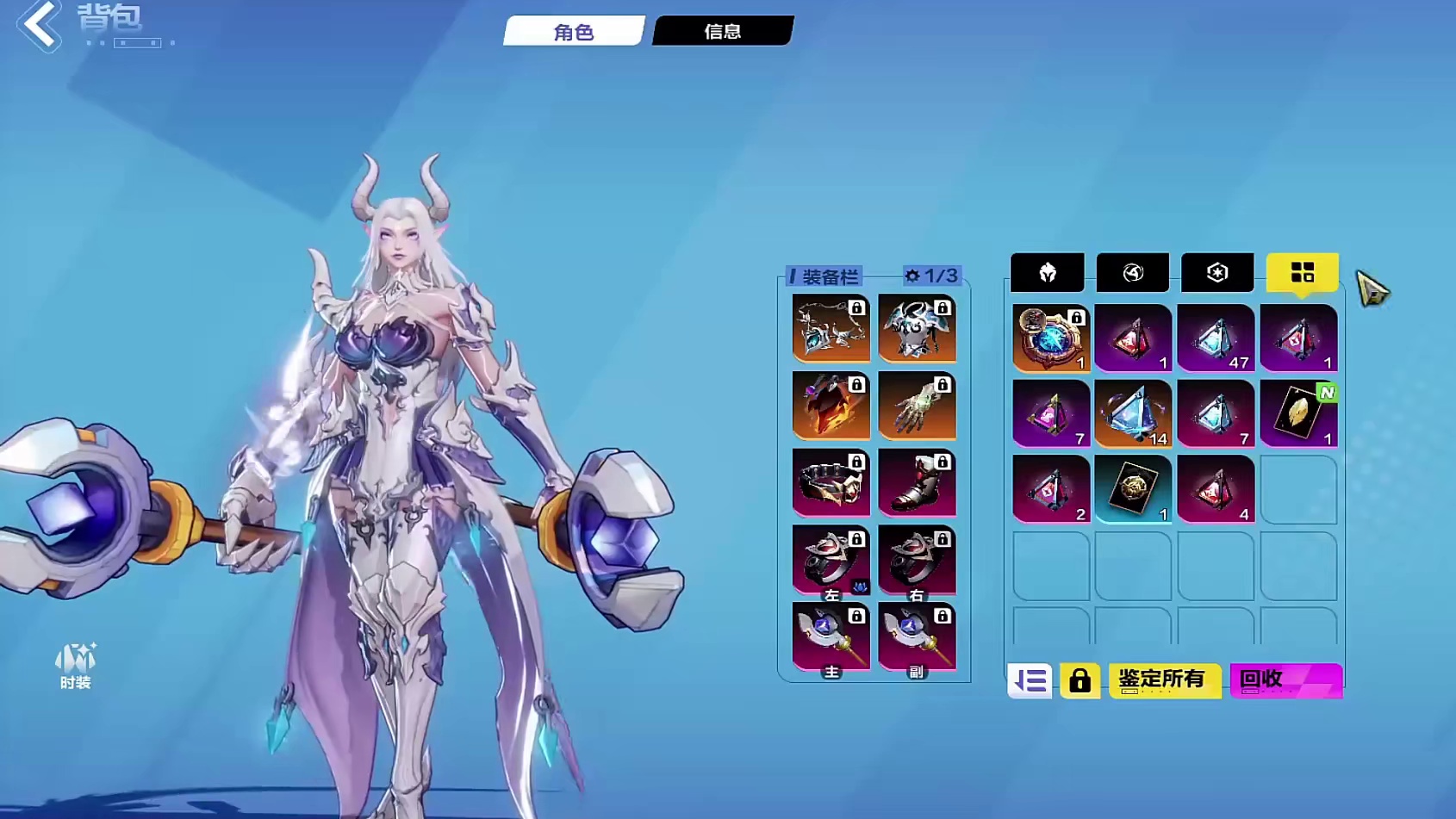Switch to the 角色 tab
The image size is (1456, 819).
(x=574, y=32)
